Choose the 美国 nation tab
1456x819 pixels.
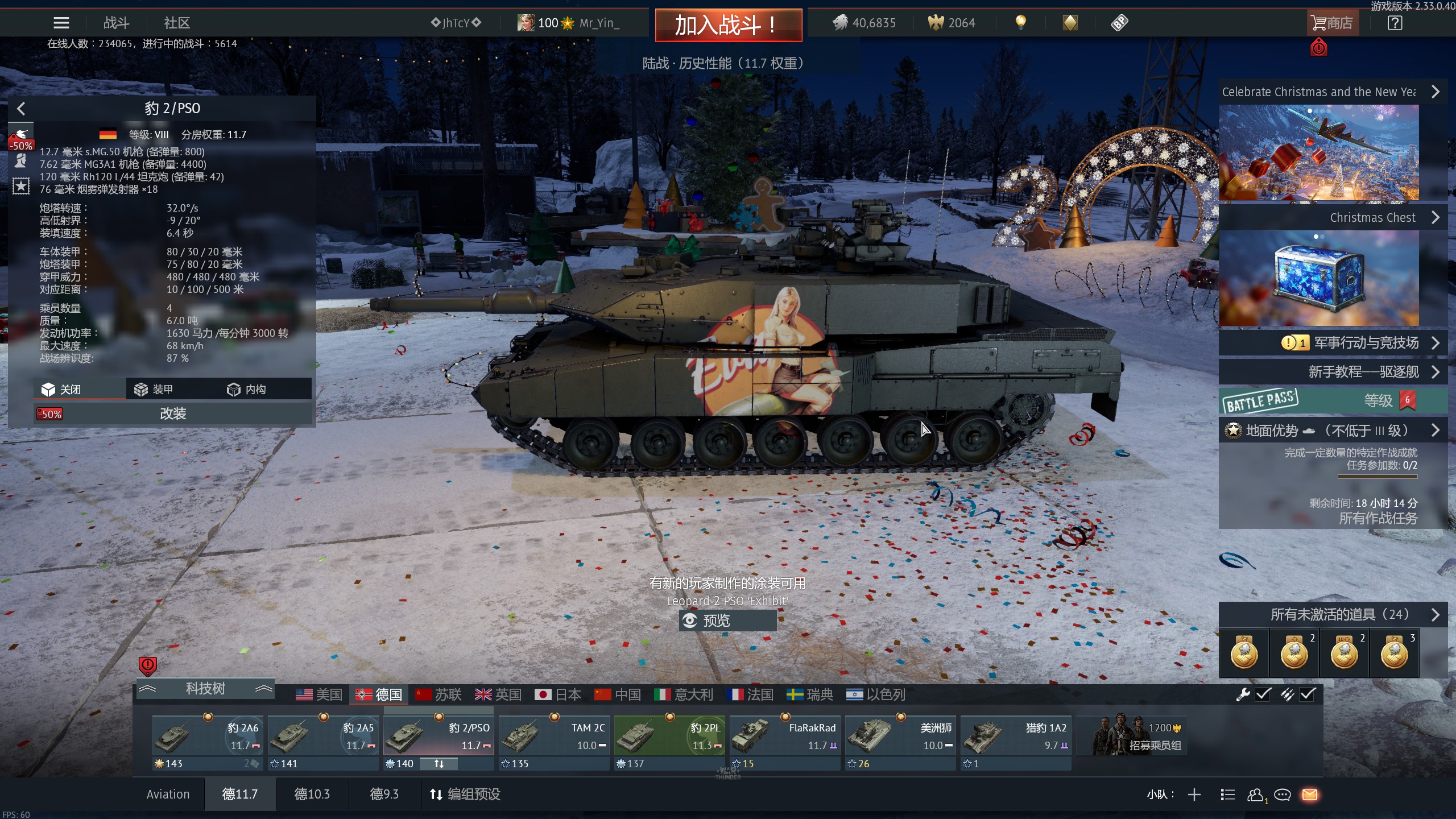click(319, 694)
